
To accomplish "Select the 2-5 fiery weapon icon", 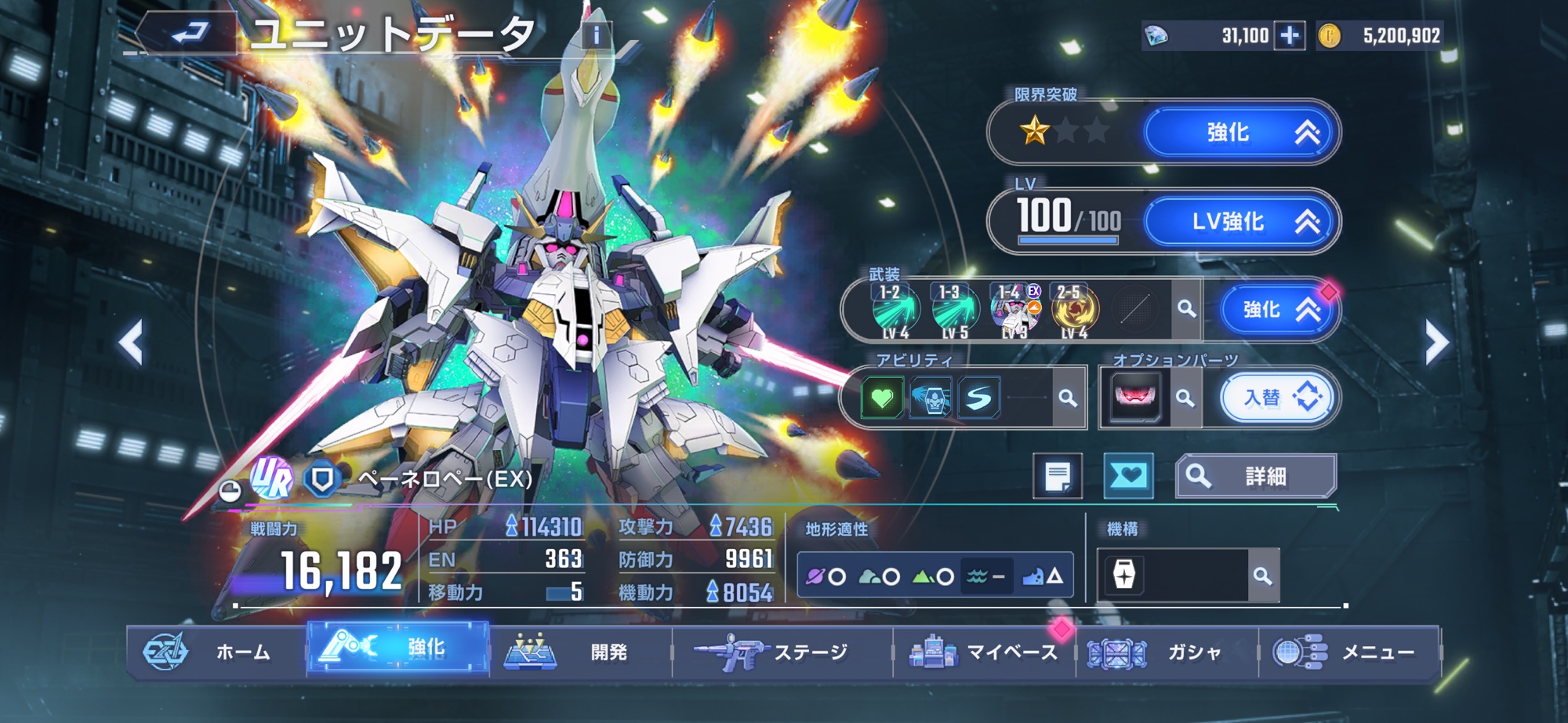I will (1073, 311).
